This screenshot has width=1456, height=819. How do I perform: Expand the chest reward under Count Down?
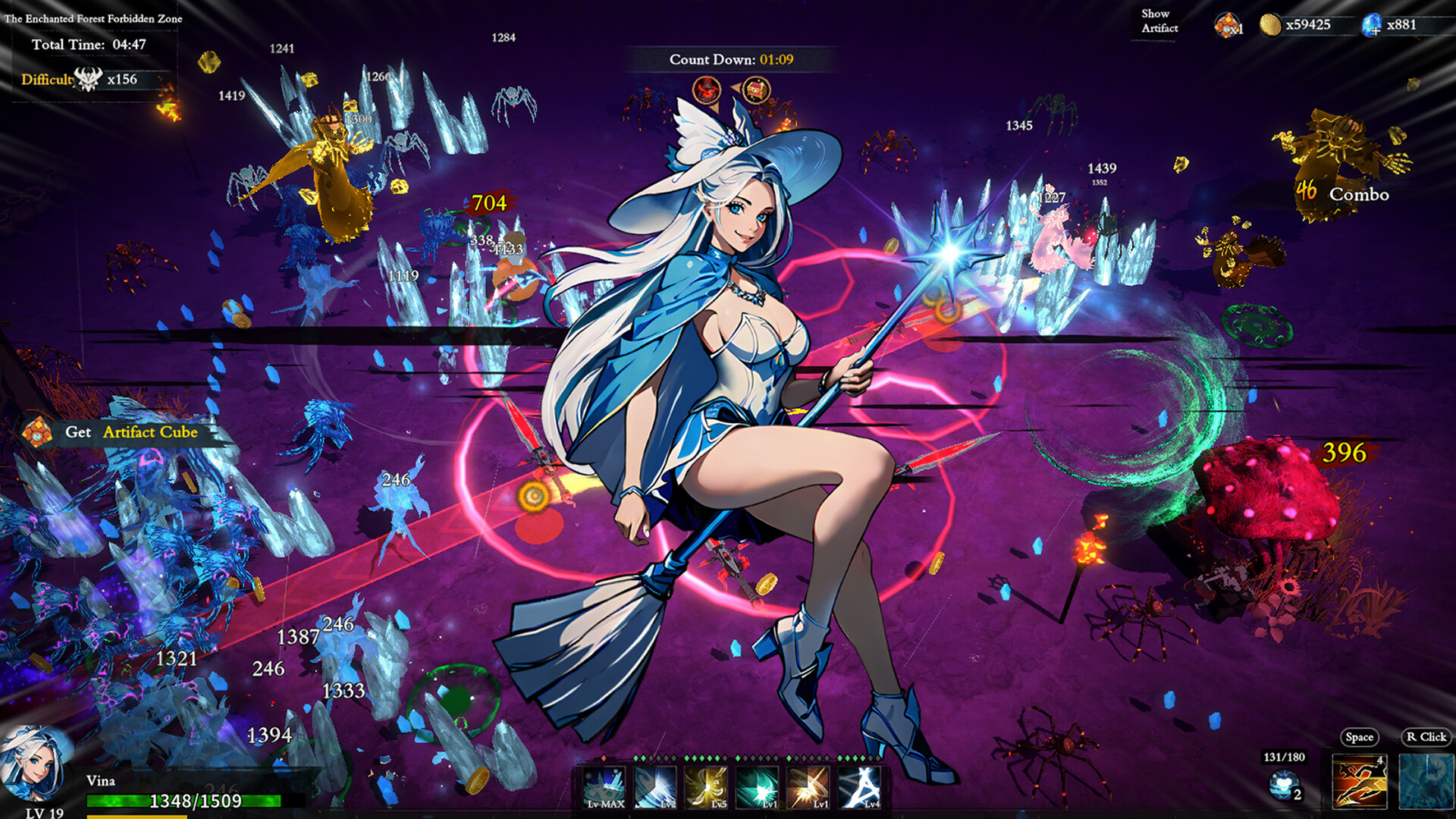[x=758, y=90]
